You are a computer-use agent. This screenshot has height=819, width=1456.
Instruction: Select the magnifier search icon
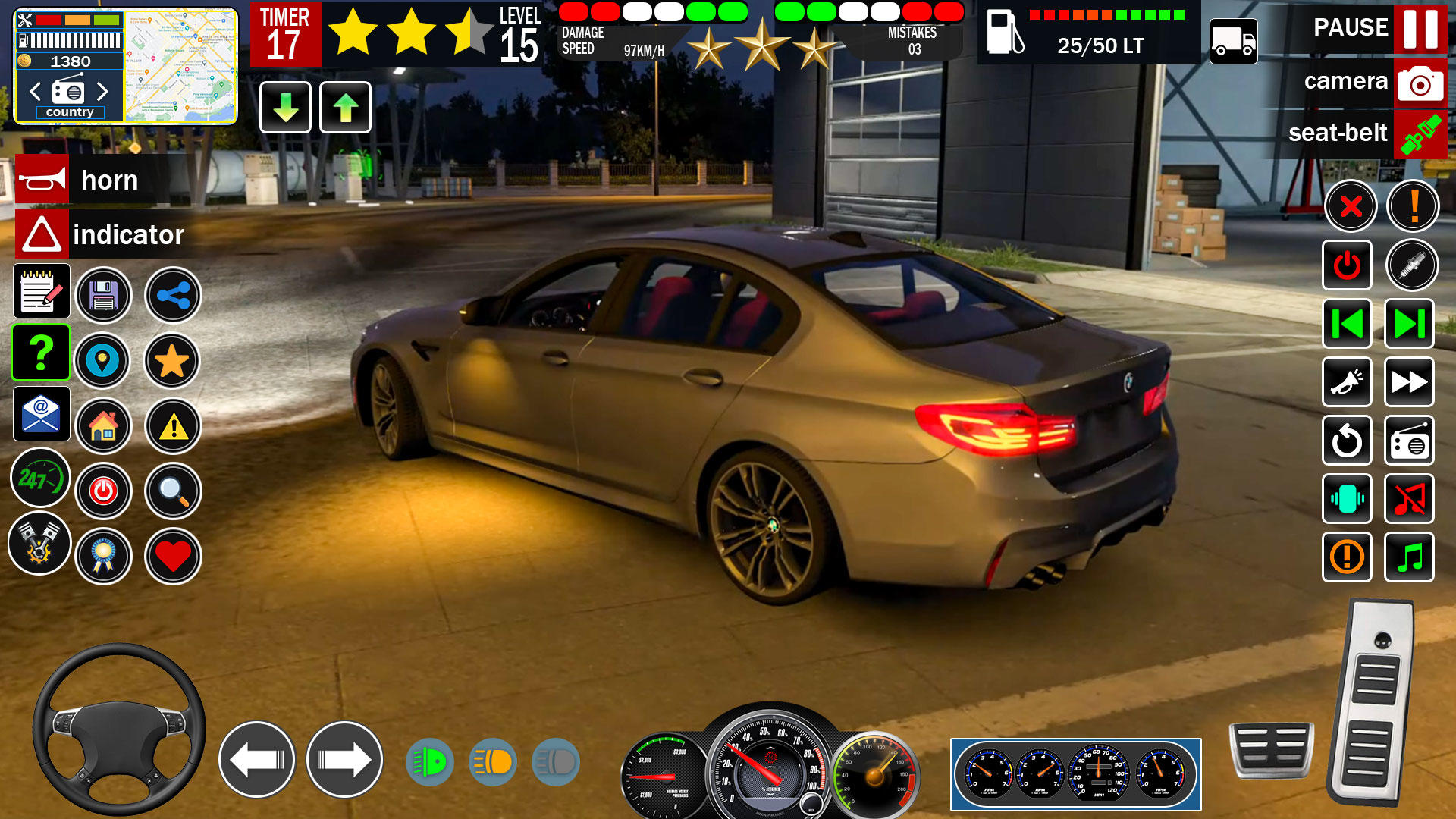pos(172,491)
